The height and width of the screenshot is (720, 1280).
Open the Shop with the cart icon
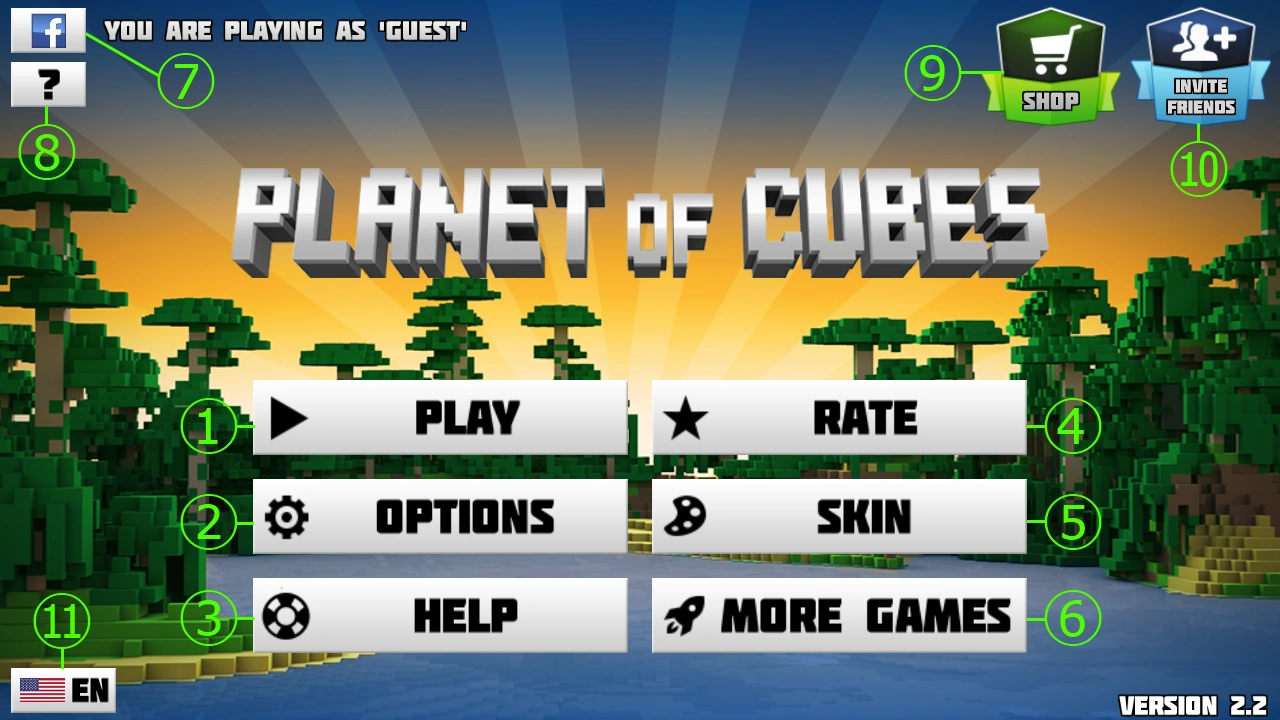point(1051,55)
